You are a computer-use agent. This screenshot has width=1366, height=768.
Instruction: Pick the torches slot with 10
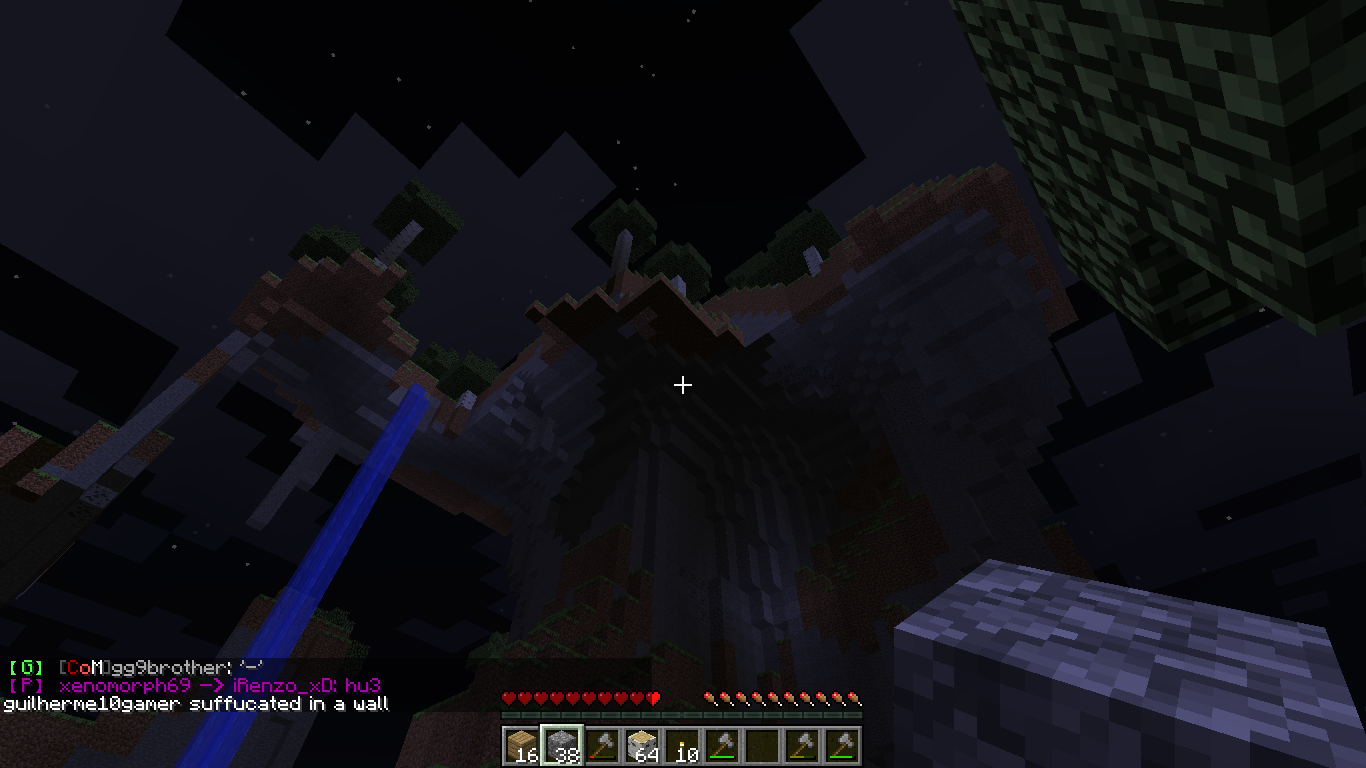682,745
